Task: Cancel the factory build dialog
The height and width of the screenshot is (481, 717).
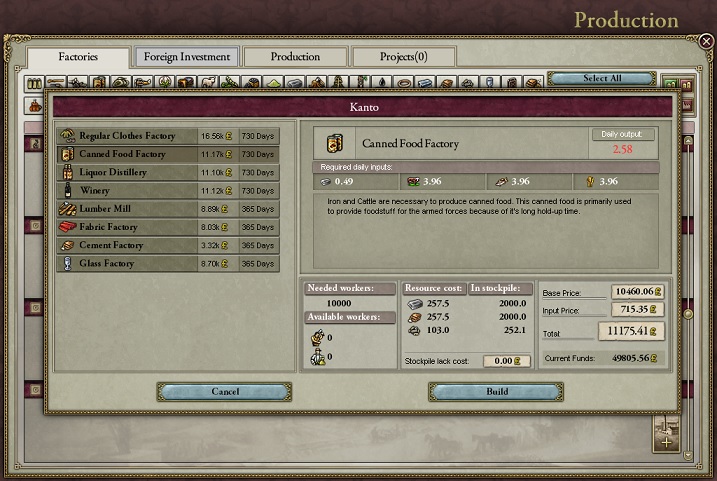Action: click(x=225, y=392)
